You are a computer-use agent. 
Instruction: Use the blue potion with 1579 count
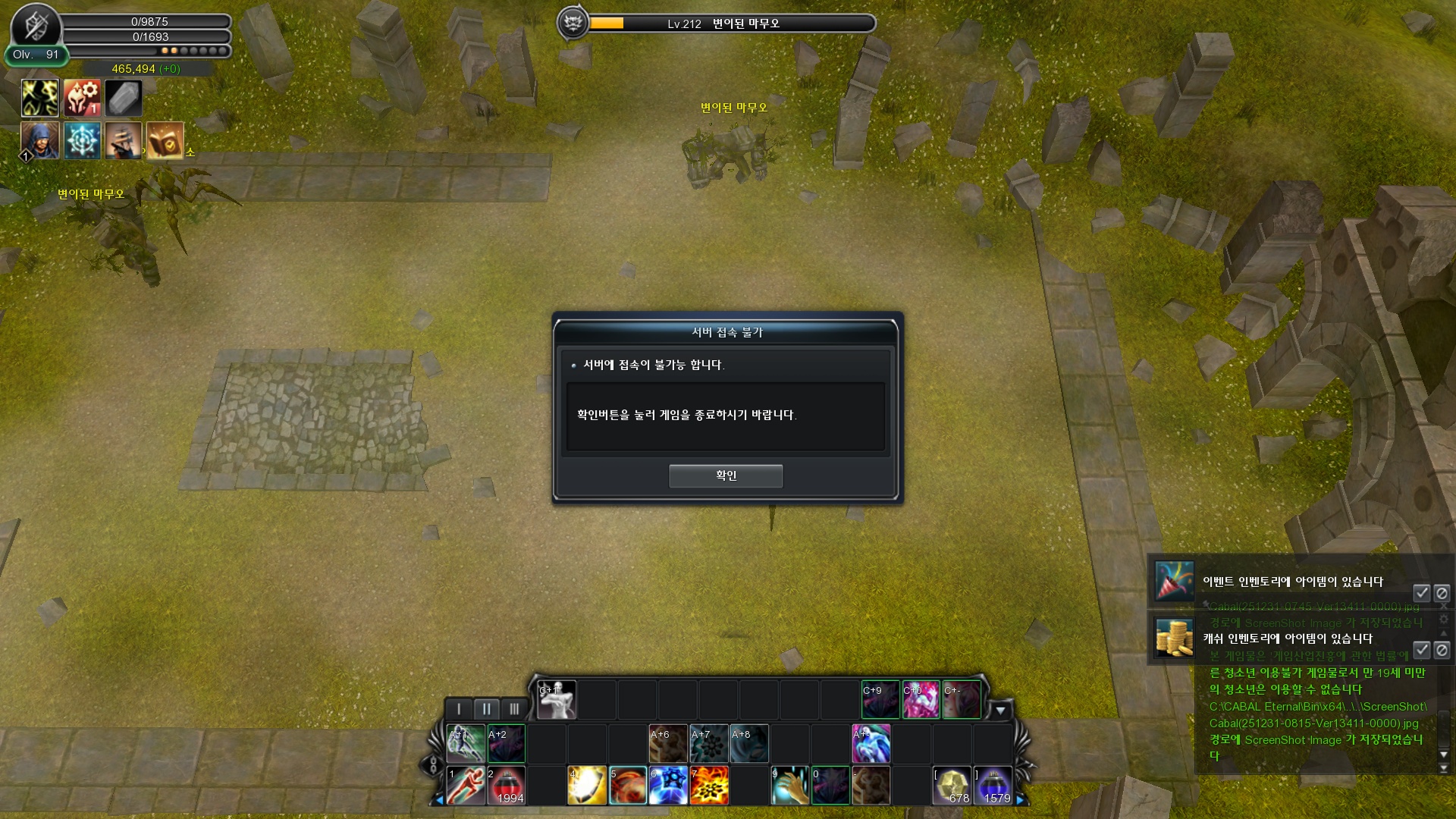point(993,786)
